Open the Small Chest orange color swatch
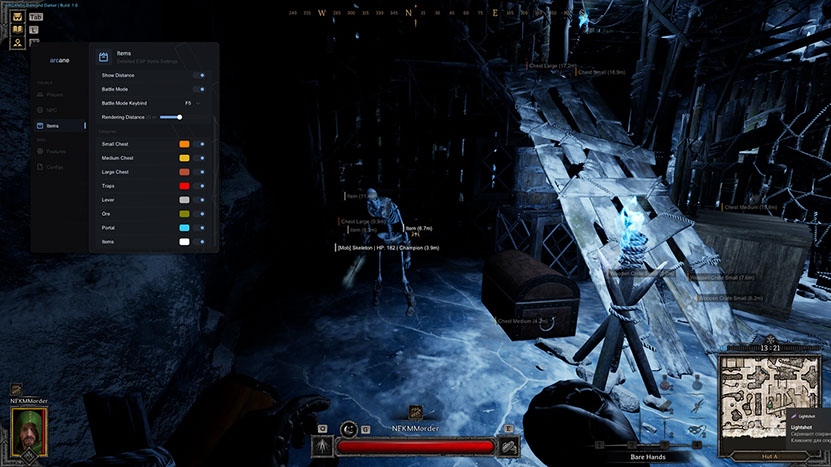 [x=184, y=144]
